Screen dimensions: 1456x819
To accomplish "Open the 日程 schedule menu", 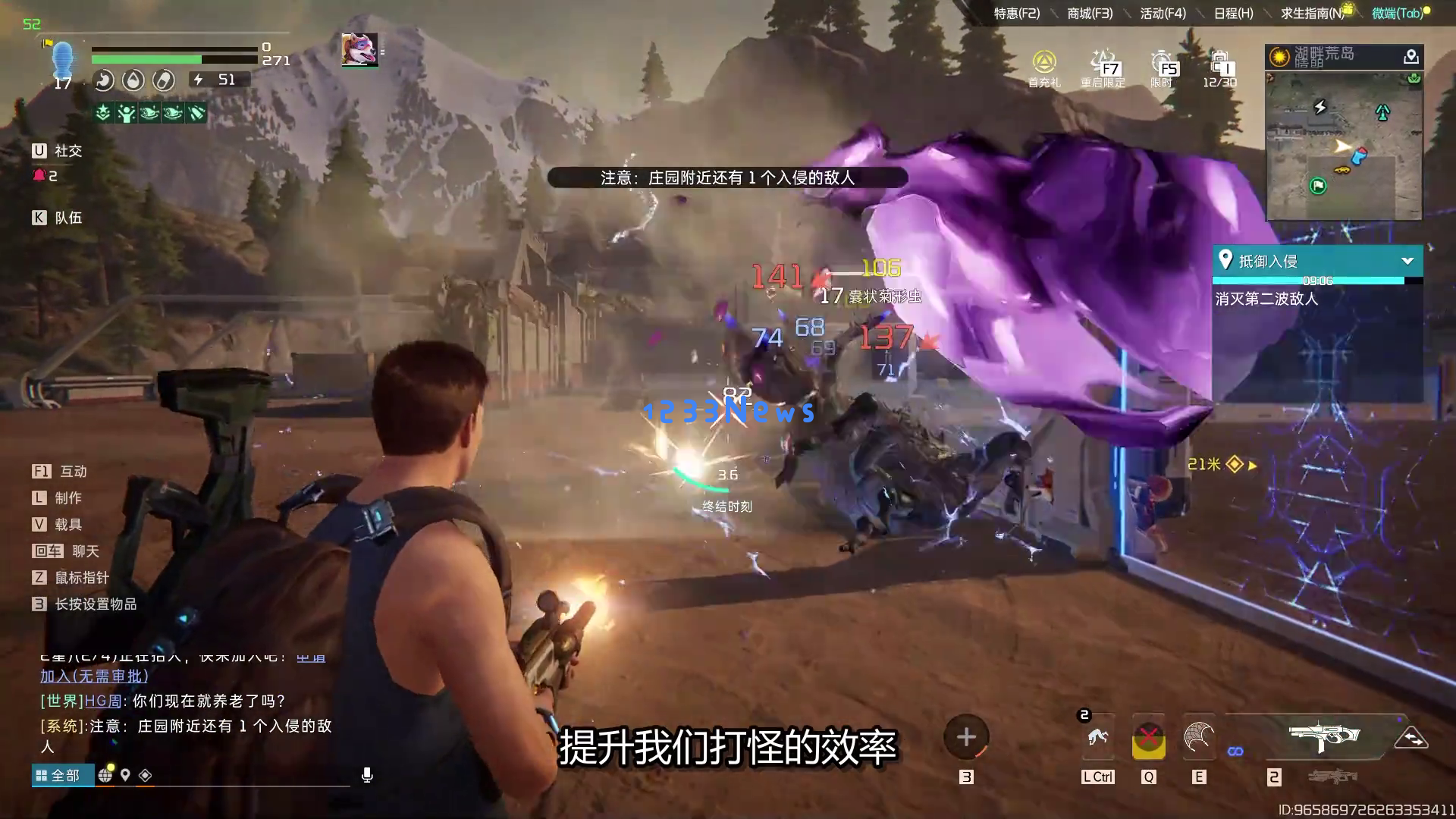I will [1233, 14].
